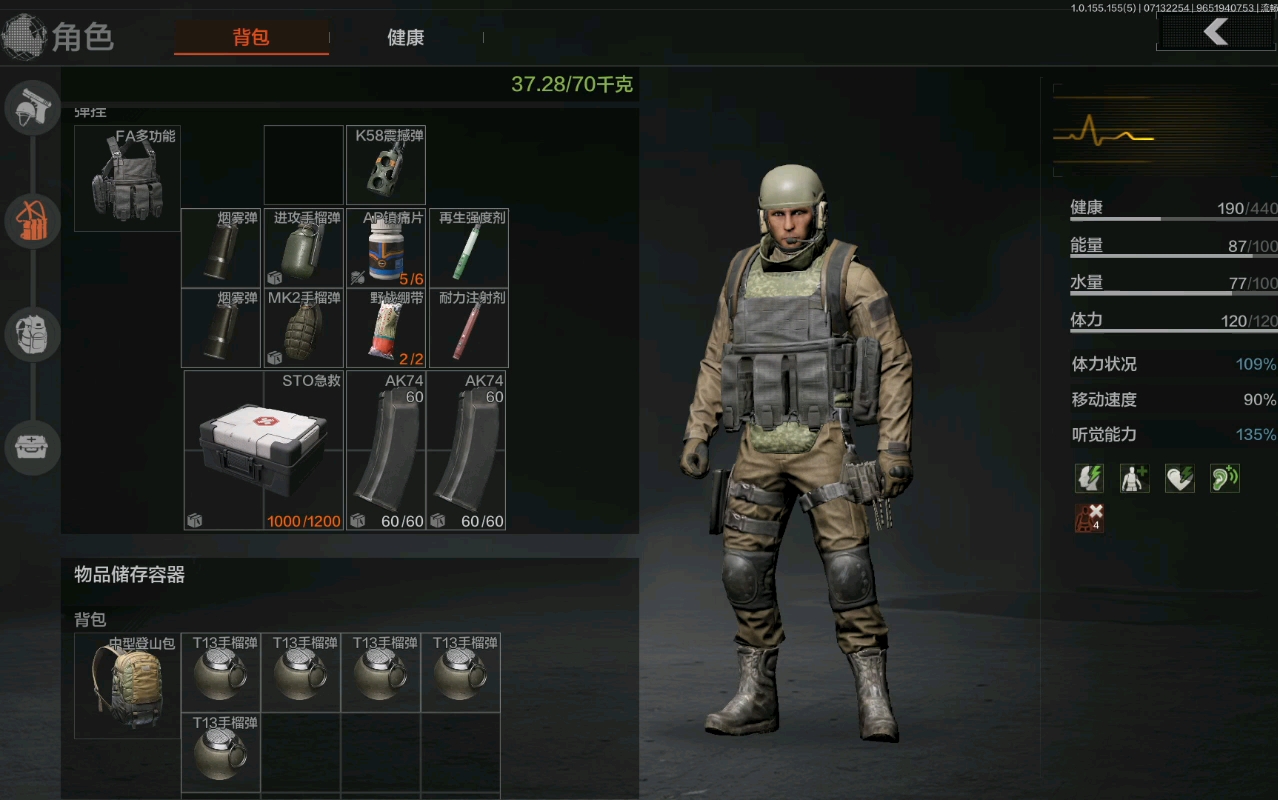Screen dimensions: 1278x800
Task: Select the 进攻手榴弹 grenade slot
Action: click(x=304, y=248)
